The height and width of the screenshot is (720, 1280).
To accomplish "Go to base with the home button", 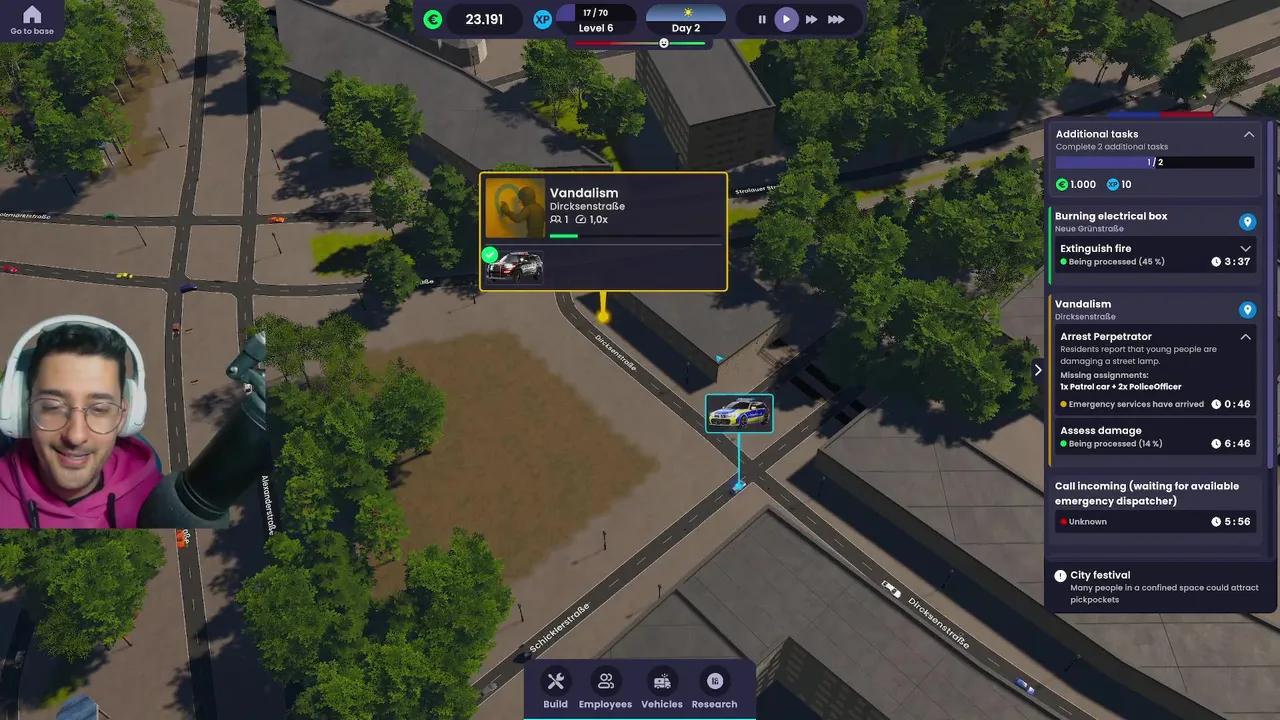I will click(x=32, y=19).
